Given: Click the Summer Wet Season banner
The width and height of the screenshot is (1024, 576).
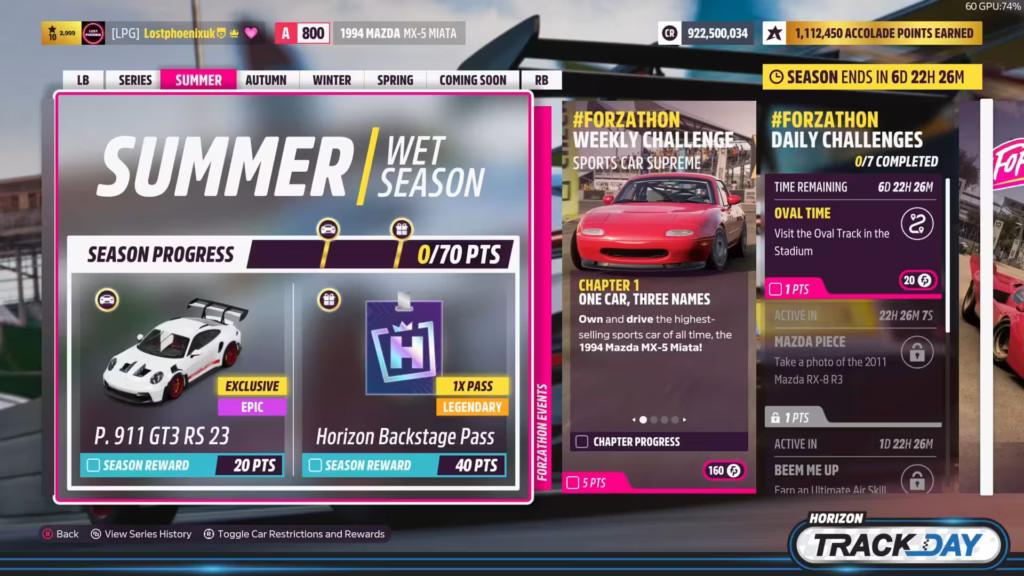Looking at the screenshot, I should click(x=292, y=165).
